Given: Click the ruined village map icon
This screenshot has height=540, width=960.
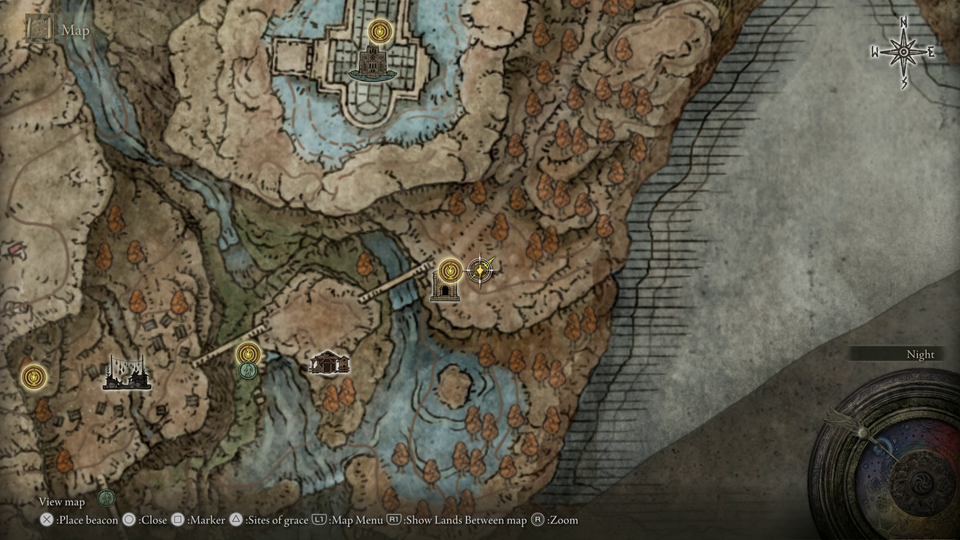Looking at the screenshot, I should tap(127, 372).
